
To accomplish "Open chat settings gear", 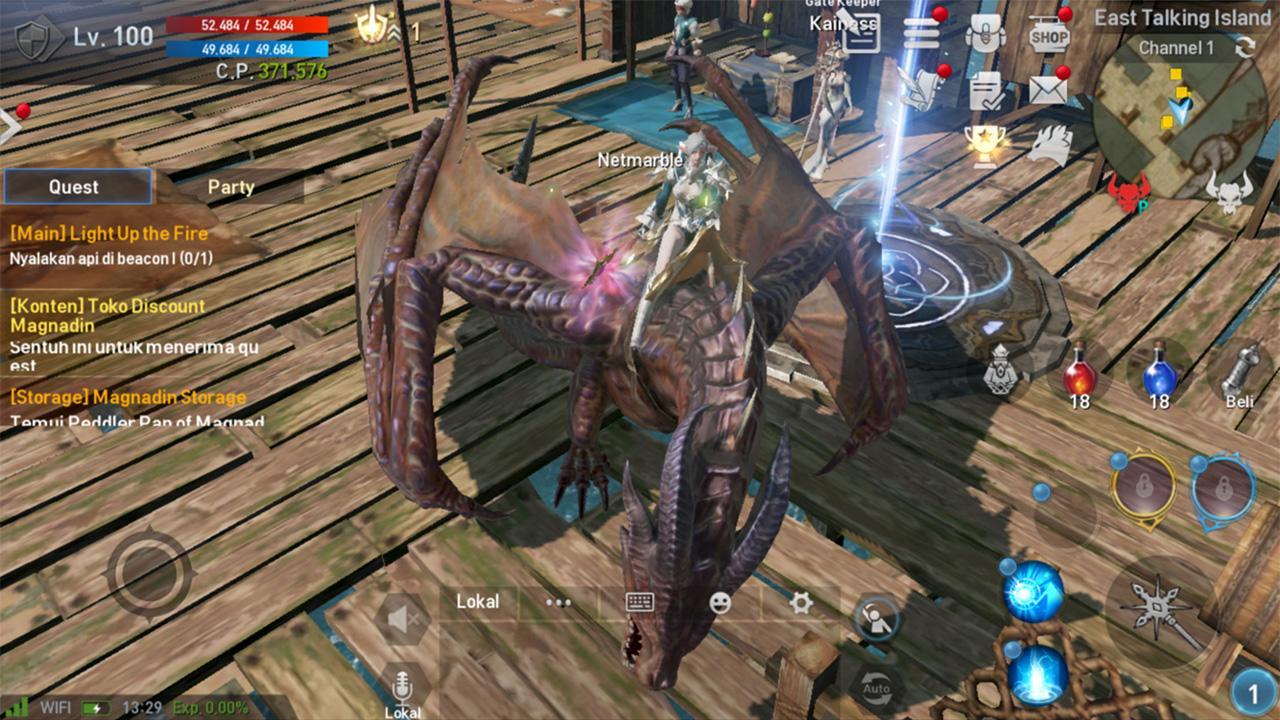I will point(800,602).
